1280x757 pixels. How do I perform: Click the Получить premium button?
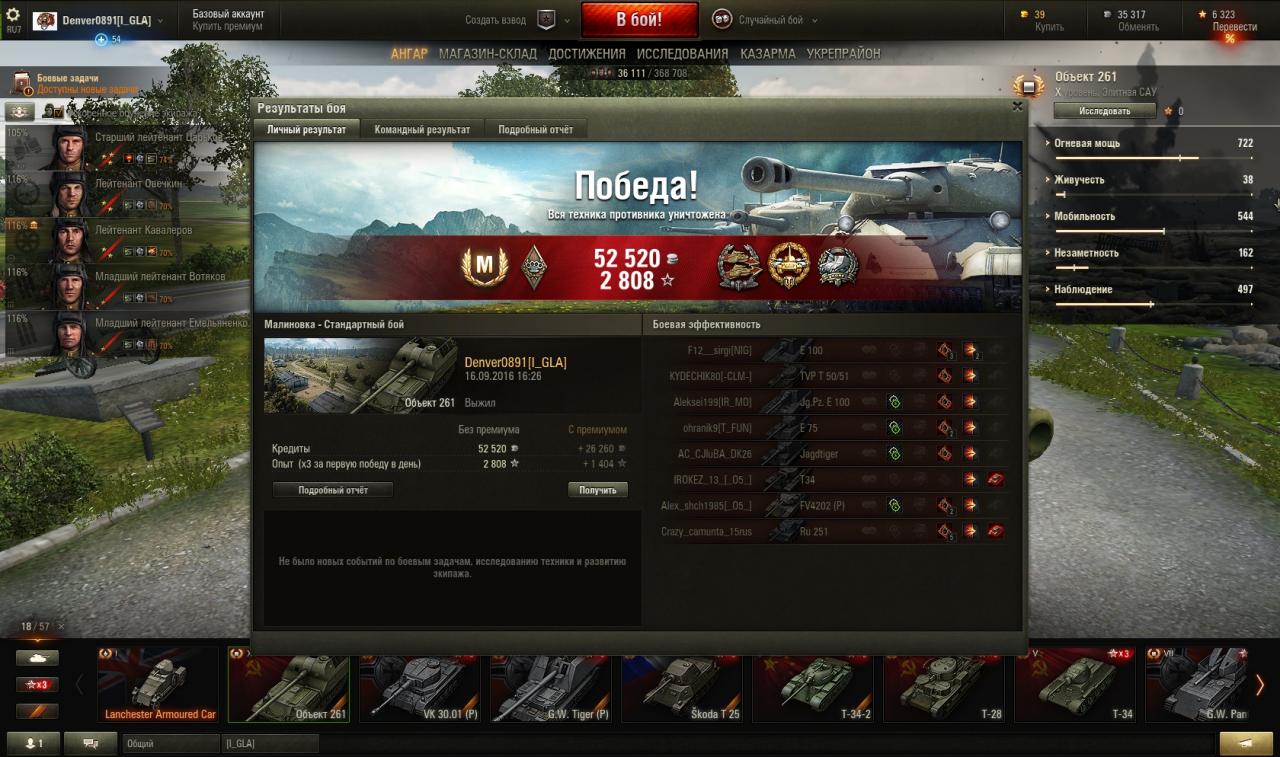coord(598,490)
